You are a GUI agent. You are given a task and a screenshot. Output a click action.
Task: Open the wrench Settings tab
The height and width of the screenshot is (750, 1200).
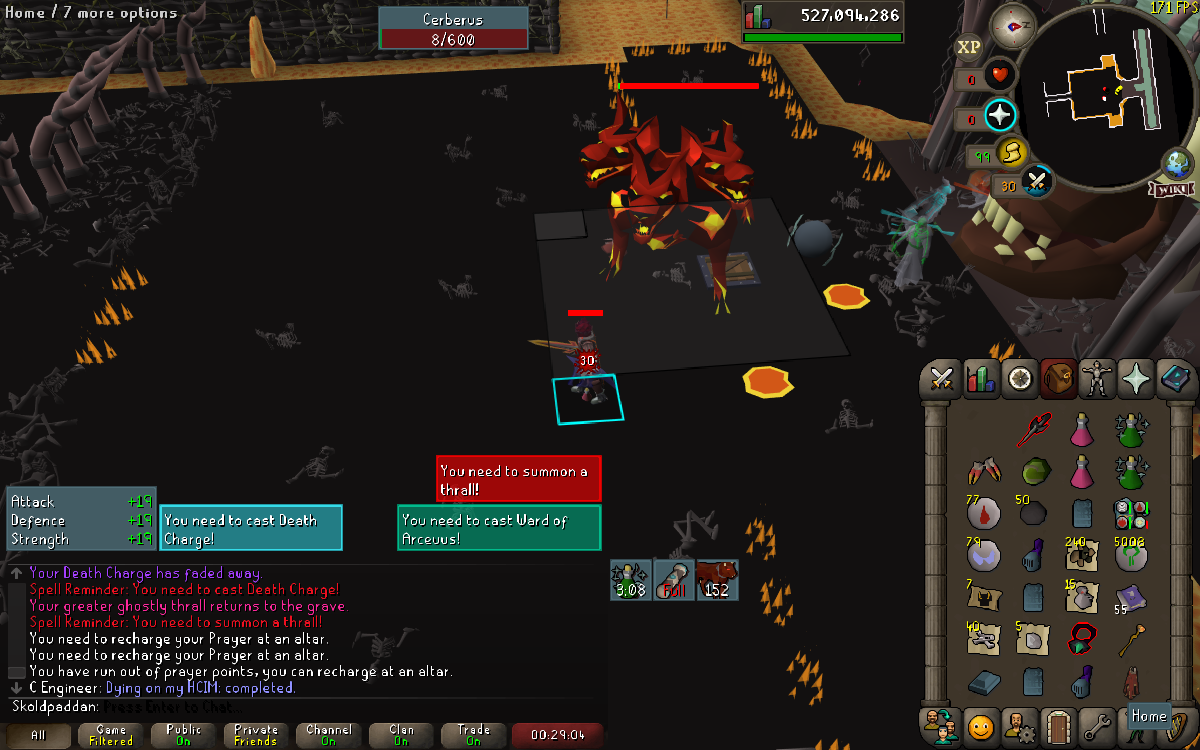coord(1098,725)
